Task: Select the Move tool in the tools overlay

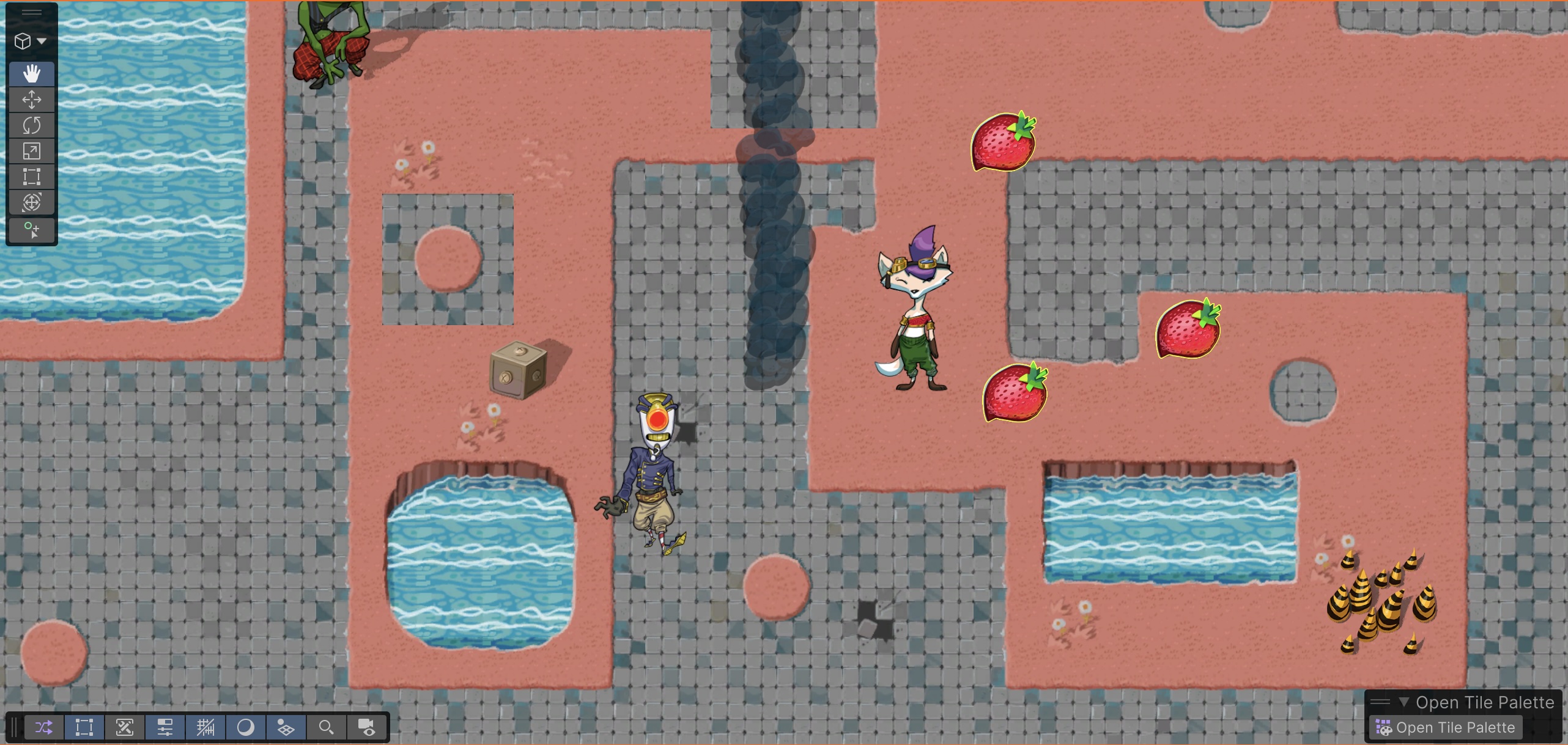Action: tap(32, 100)
